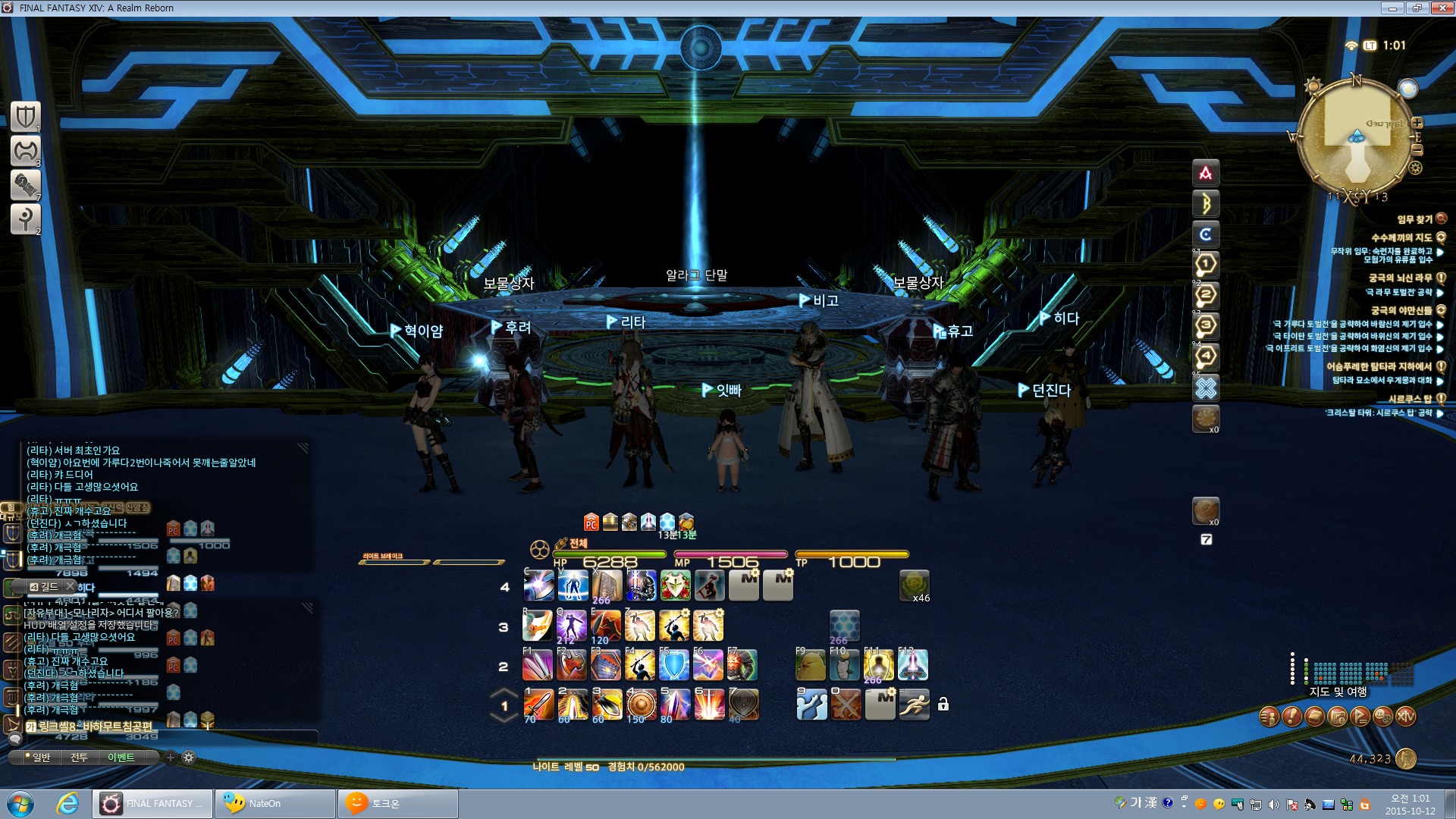Switch chat to the 전투 tab

(x=80, y=758)
